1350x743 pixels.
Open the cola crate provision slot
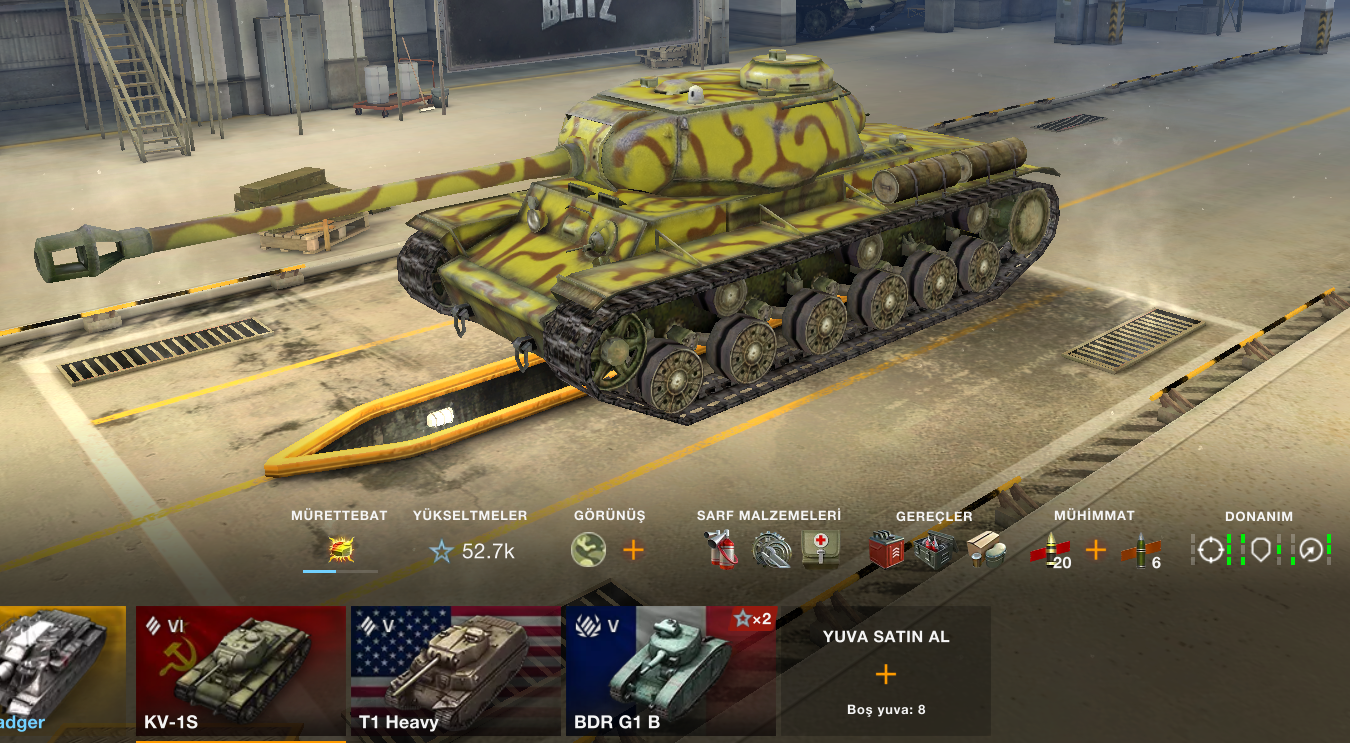pyautogui.click(x=934, y=549)
